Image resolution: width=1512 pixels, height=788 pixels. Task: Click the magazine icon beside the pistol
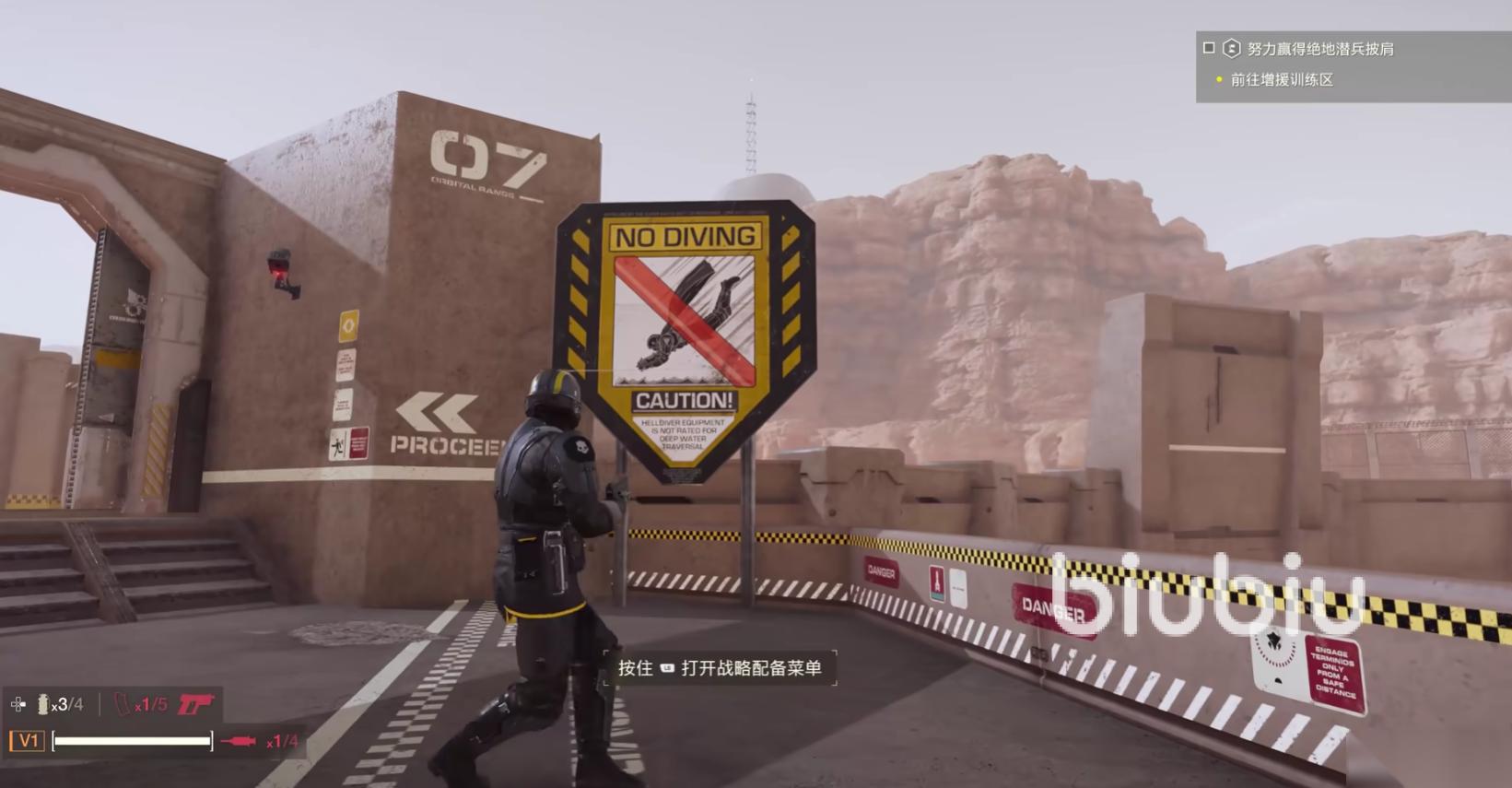[123, 705]
